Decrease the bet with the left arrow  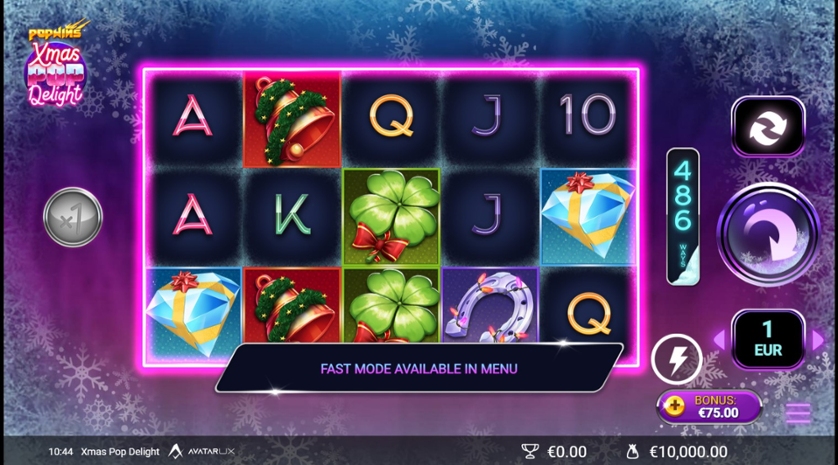click(x=717, y=340)
